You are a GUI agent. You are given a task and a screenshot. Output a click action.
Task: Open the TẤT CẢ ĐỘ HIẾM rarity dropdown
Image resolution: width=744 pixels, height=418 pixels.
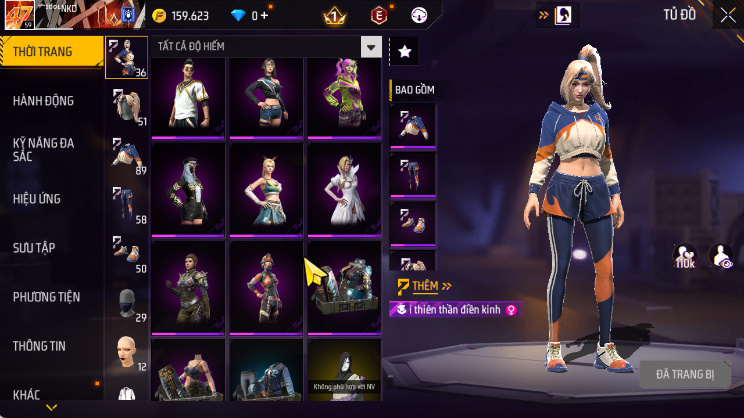(267, 47)
